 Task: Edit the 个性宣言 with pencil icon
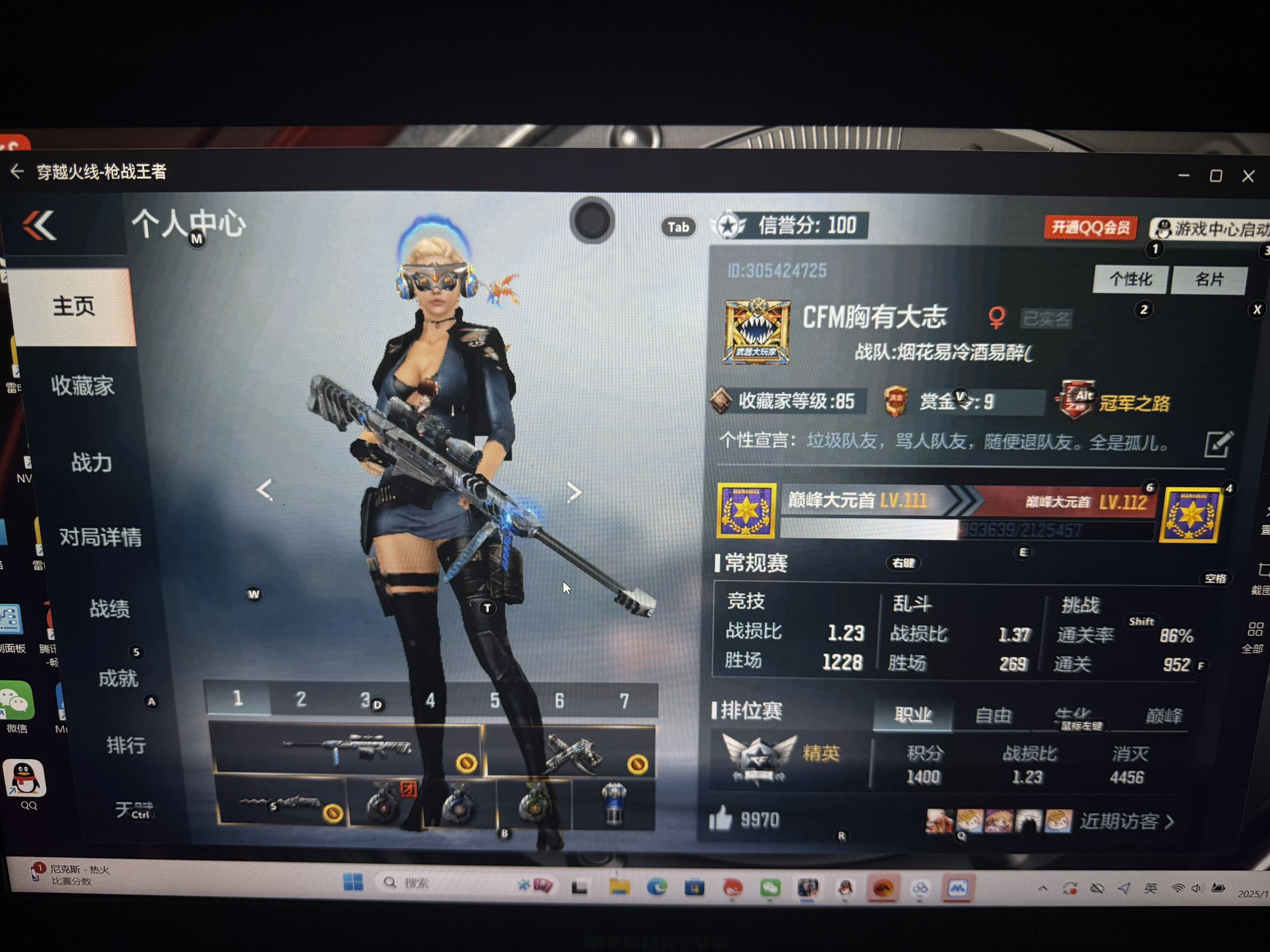pos(1217,444)
